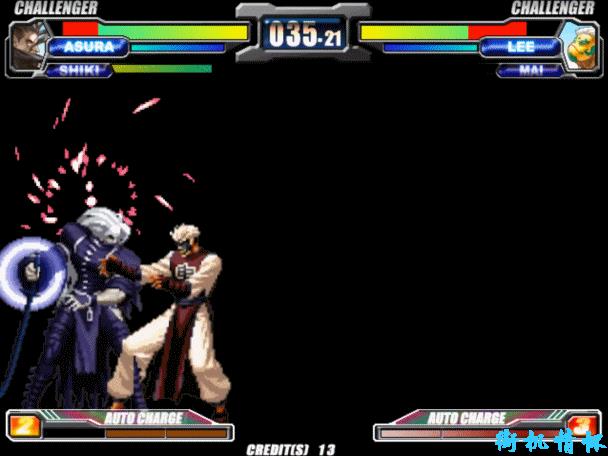Click the orange power stock icon
The image size is (608, 456).
click(26, 426)
